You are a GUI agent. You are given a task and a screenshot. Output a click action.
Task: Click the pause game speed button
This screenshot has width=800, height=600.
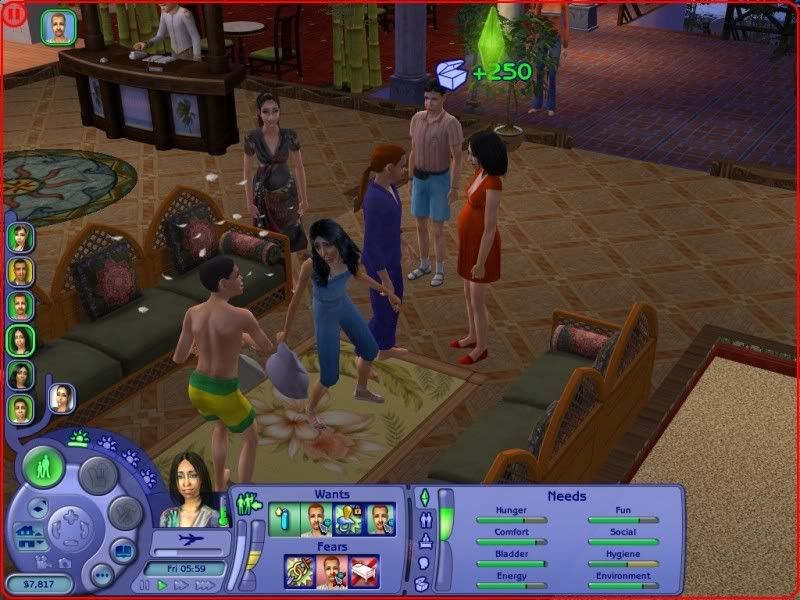pos(146,584)
